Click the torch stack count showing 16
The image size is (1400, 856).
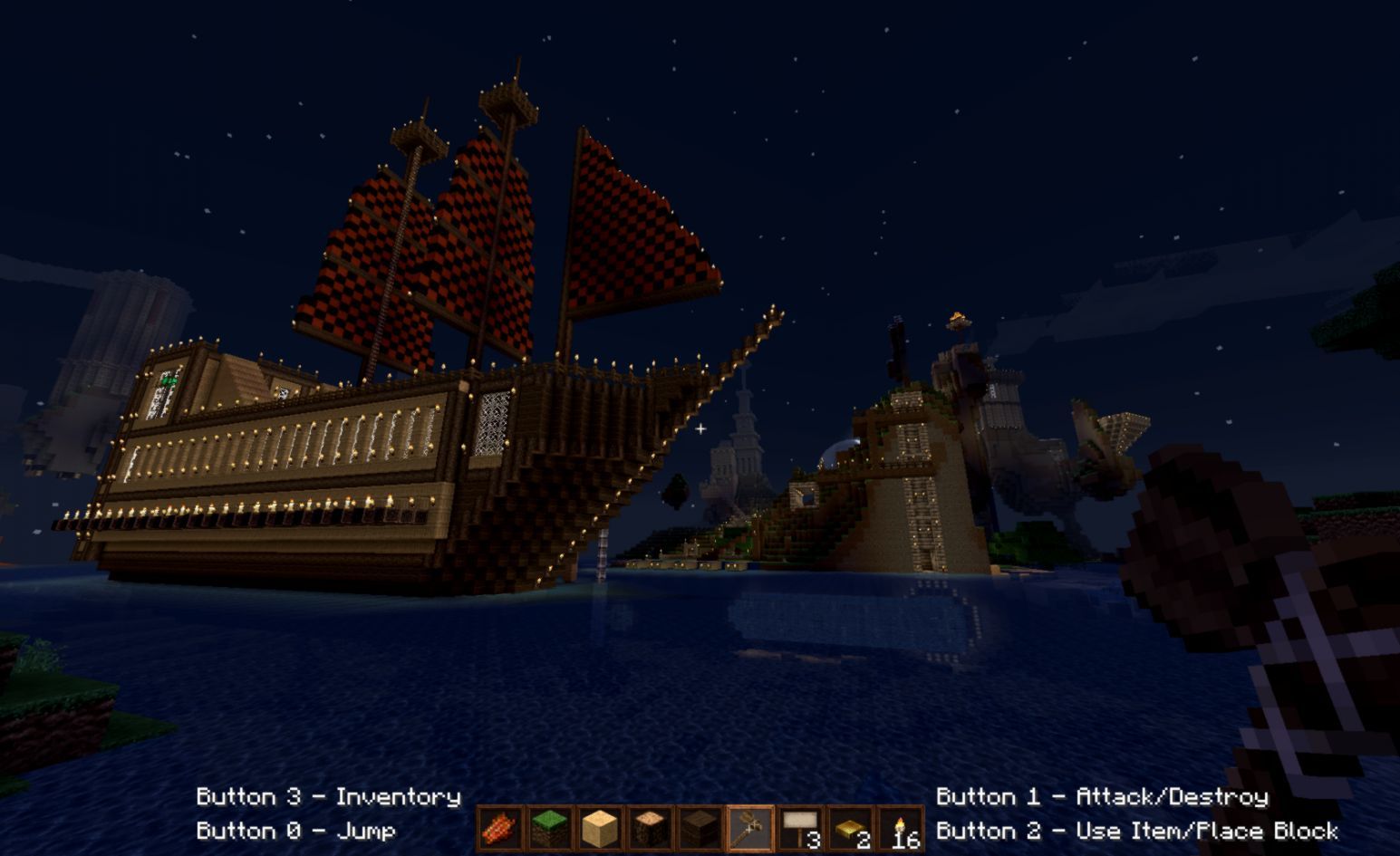[906, 841]
